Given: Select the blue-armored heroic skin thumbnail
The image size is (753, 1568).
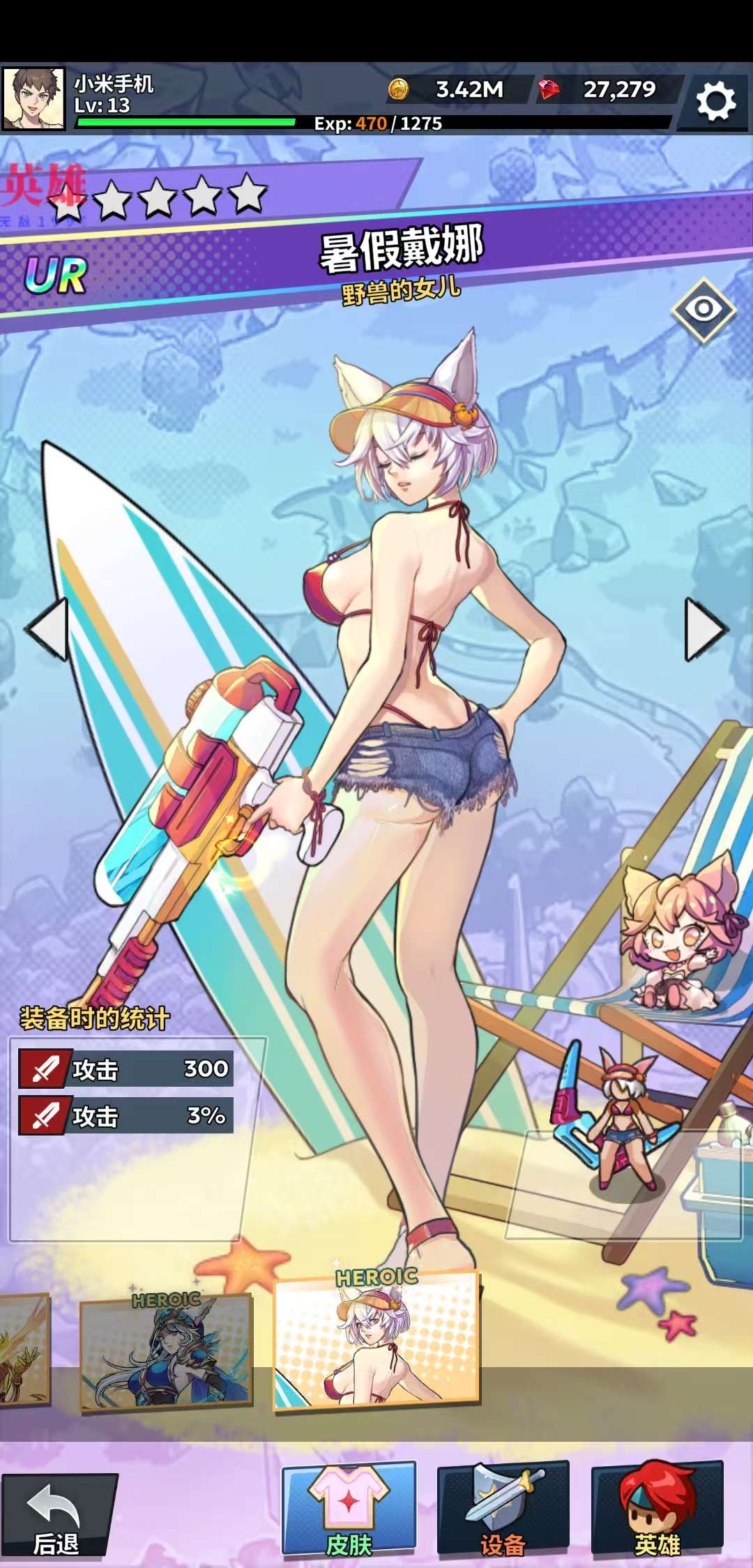Looking at the screenshot, I should (x=166, y=1352).
